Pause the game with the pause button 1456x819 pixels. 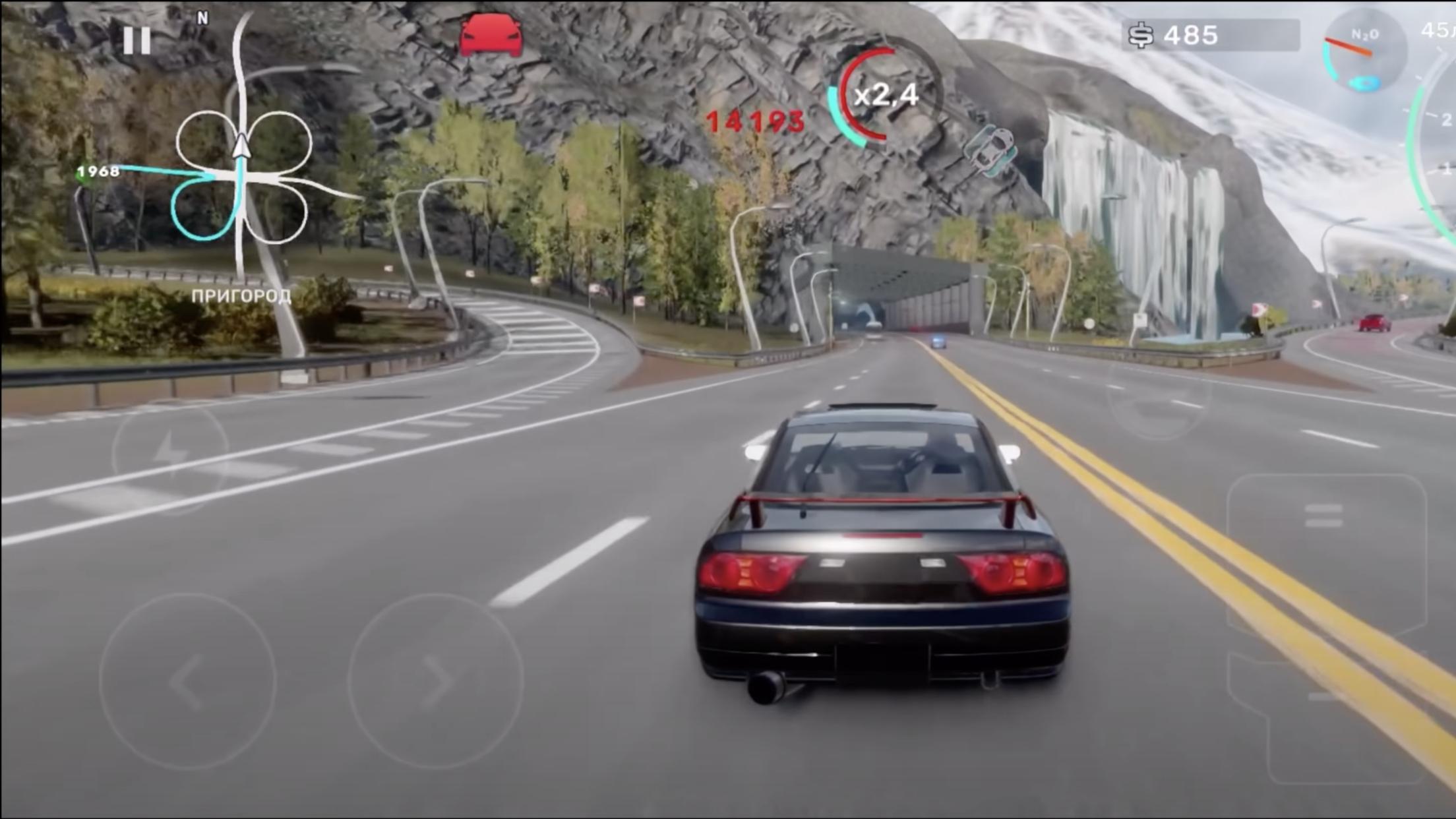pos(136,40)
